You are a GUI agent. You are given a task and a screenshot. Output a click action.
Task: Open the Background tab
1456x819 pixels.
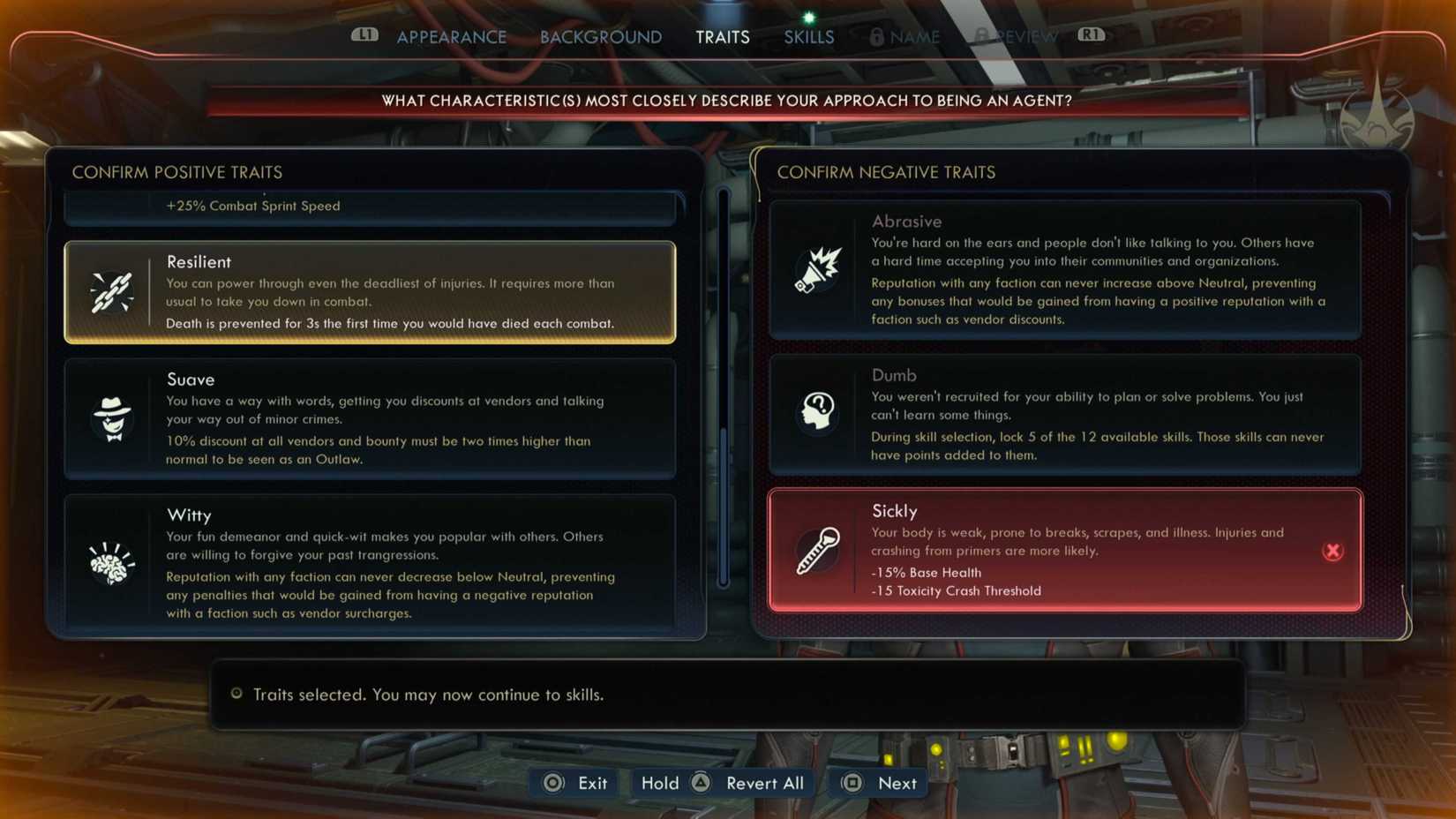[x=600, y=36]
